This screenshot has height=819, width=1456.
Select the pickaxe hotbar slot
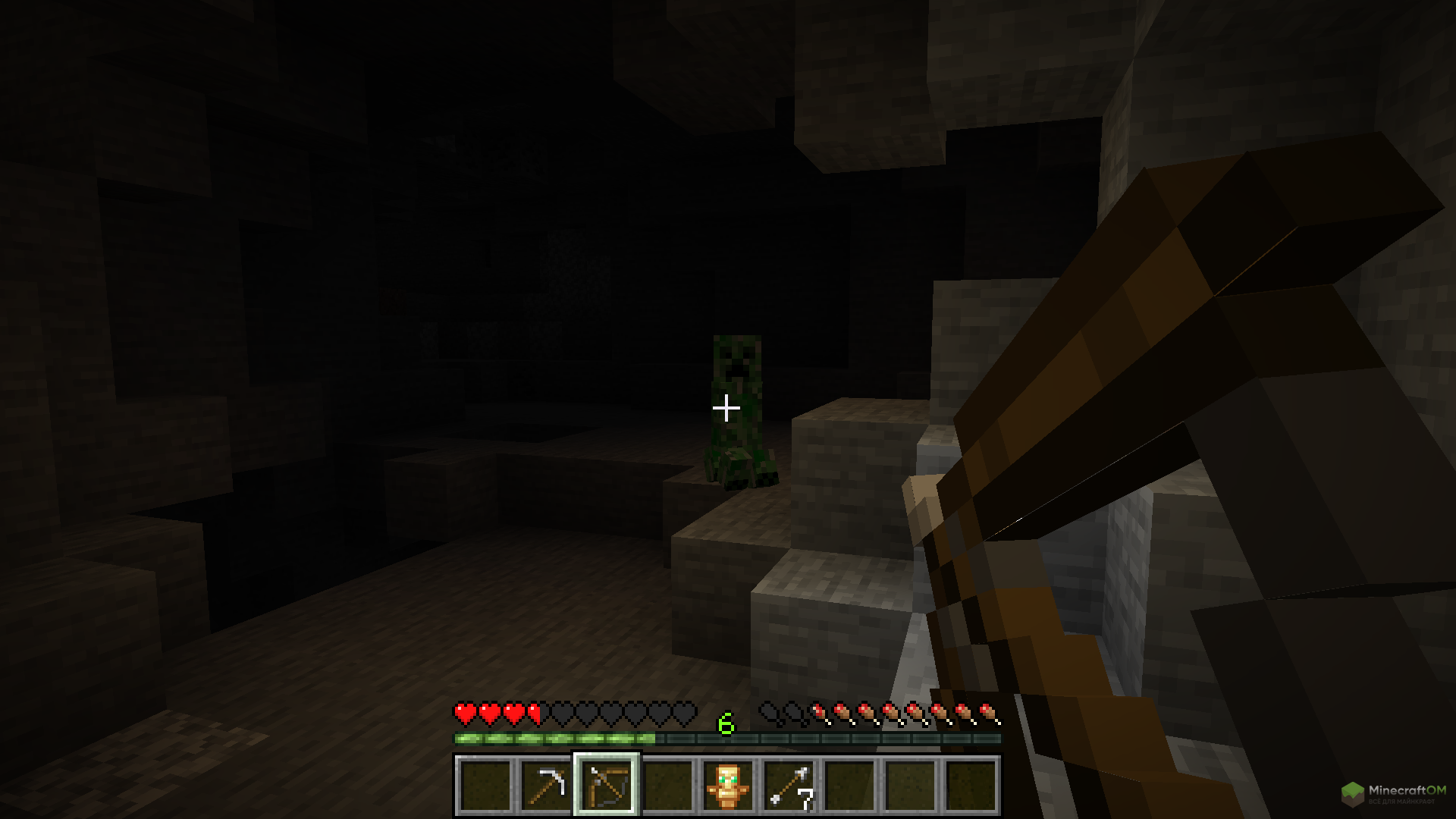[546, 785]
